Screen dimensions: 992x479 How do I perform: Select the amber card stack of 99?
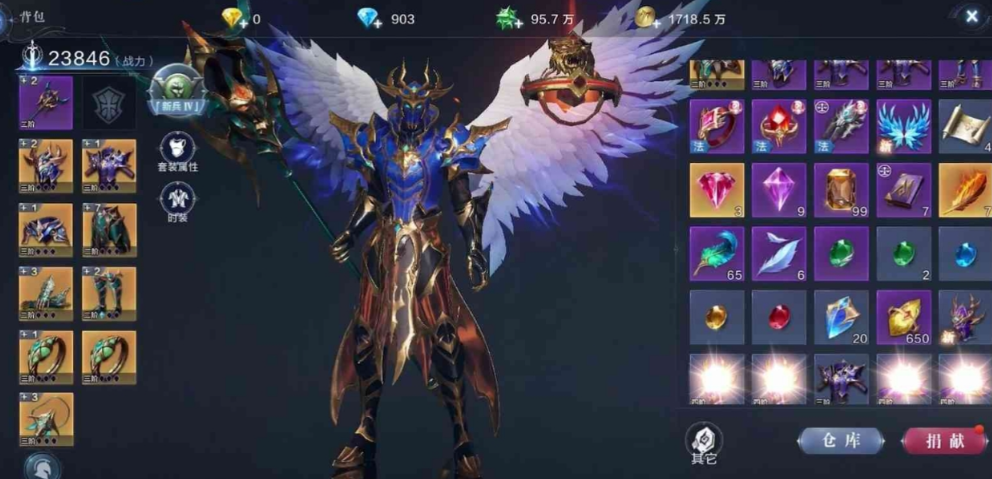(841, 190)
